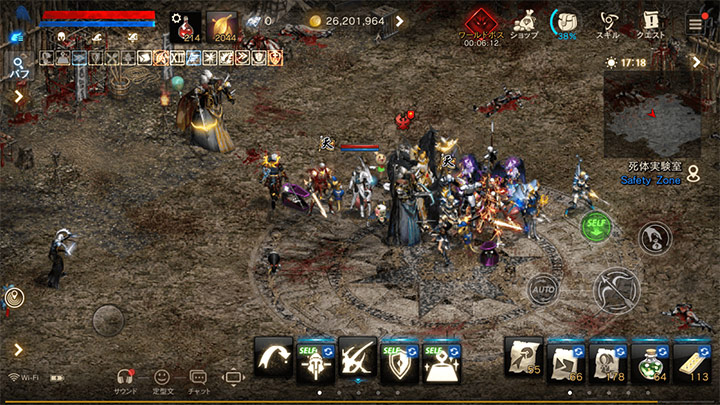Use the red health potion slot
Viewport: 720px width, 405px height.
(185, 27)
